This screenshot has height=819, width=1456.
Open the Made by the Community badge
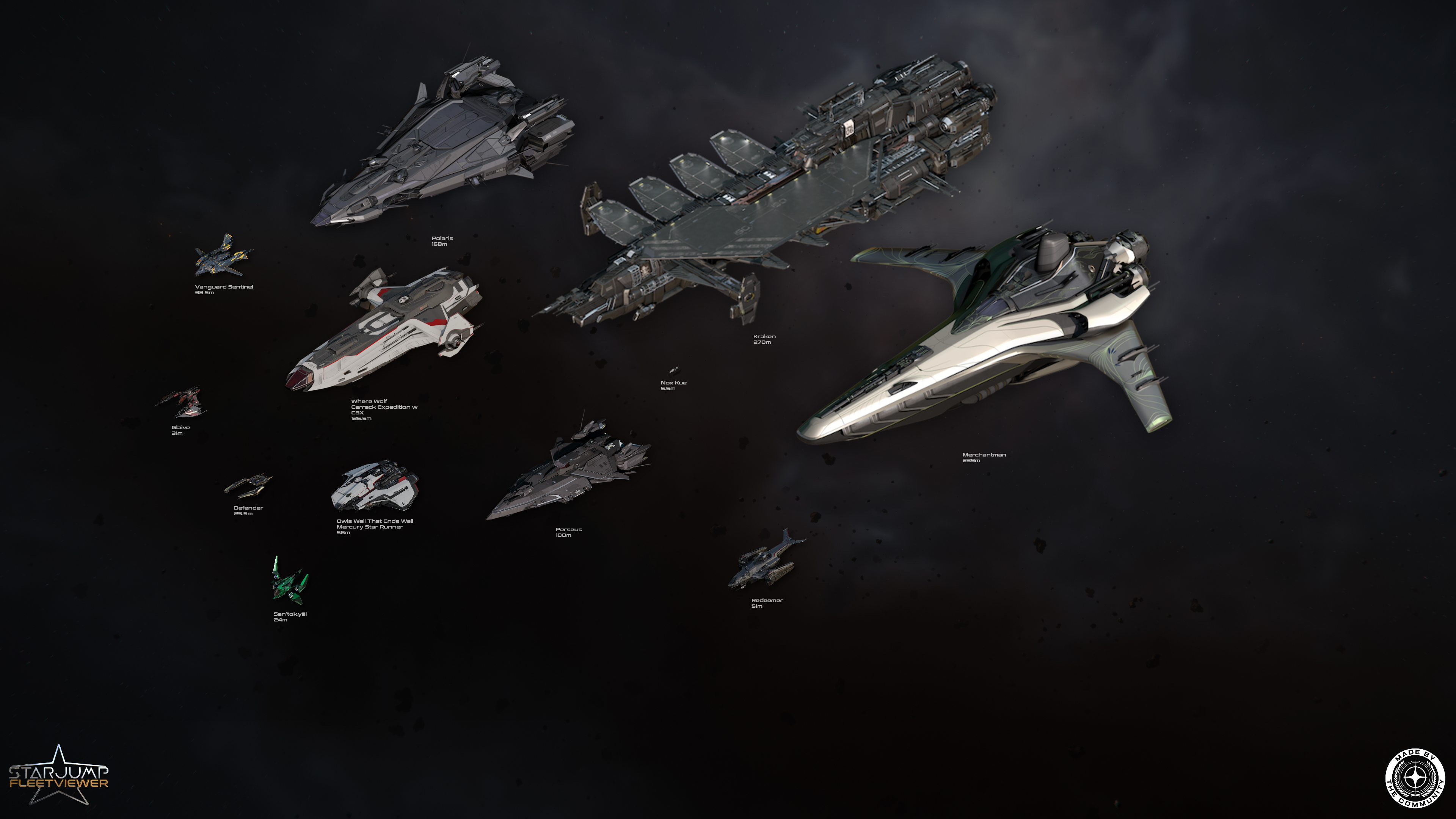pyautogui.click(x=1415, y=778)
